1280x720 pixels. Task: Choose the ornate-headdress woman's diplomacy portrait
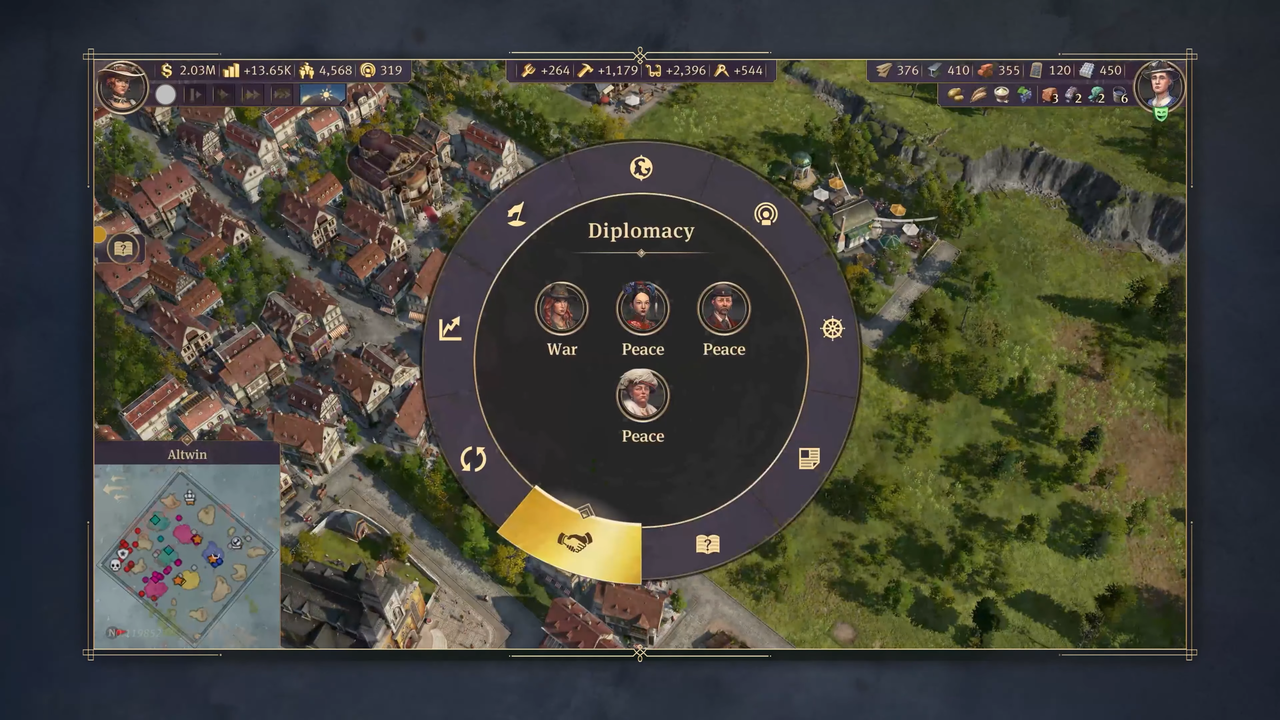coord(642,308)
